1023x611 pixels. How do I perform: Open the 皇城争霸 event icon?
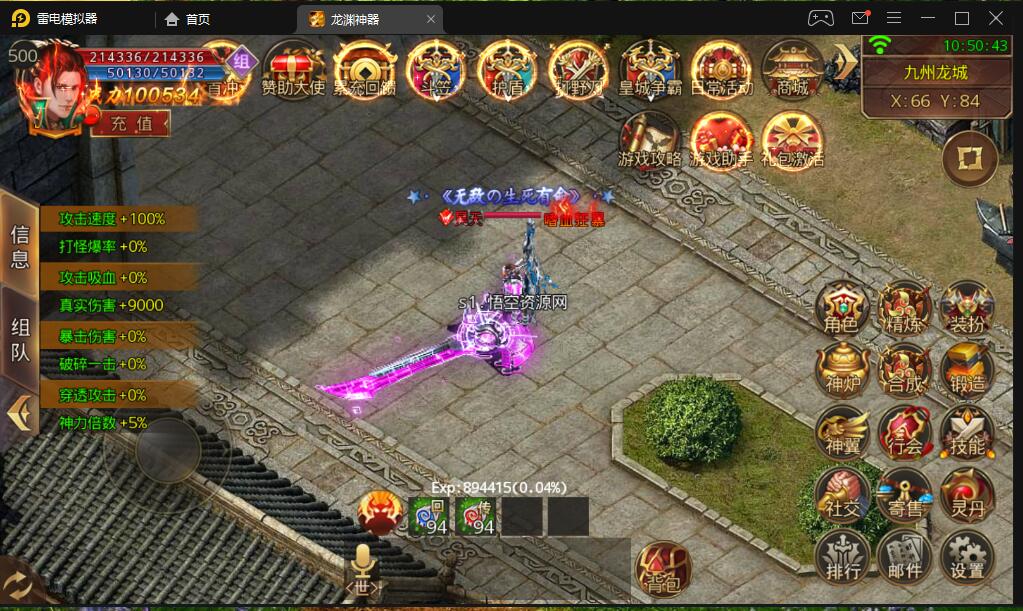(650, 69)
